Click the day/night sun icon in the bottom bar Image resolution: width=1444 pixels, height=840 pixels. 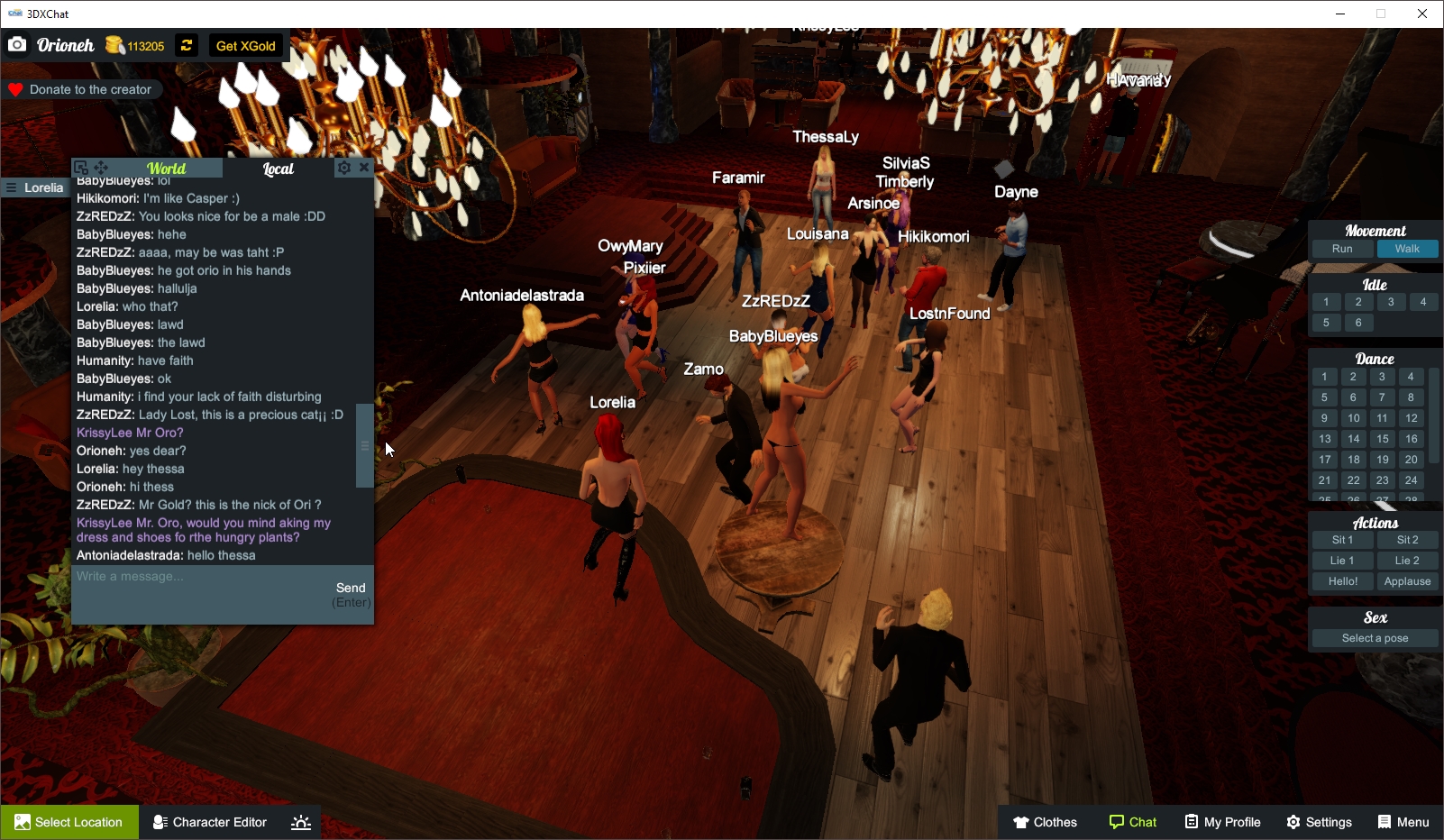[300, 821]
